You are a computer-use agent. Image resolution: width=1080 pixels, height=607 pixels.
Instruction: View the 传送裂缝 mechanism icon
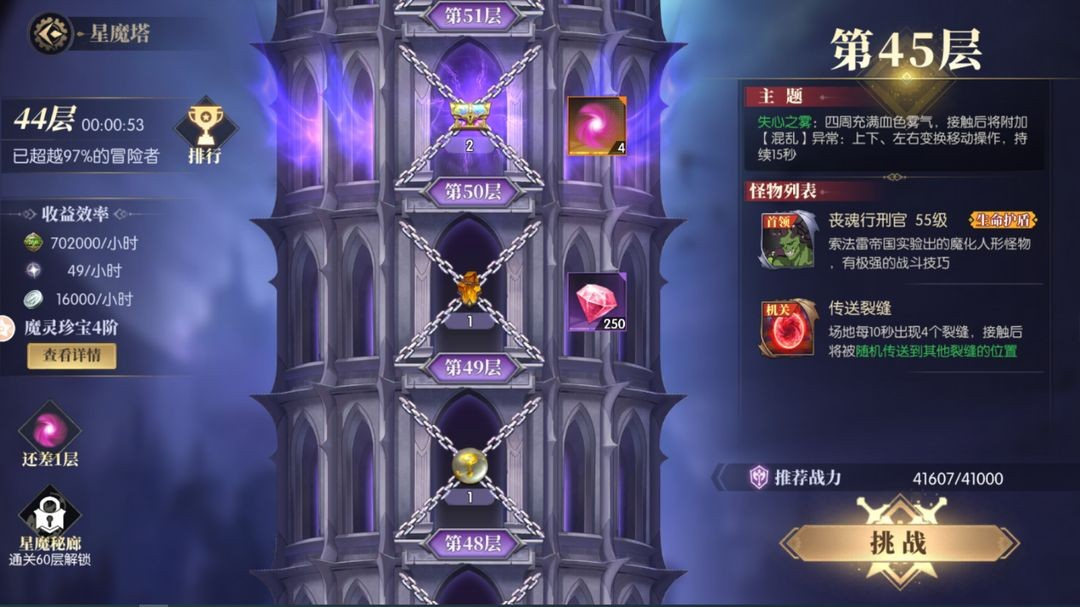(x=787, y=328)
